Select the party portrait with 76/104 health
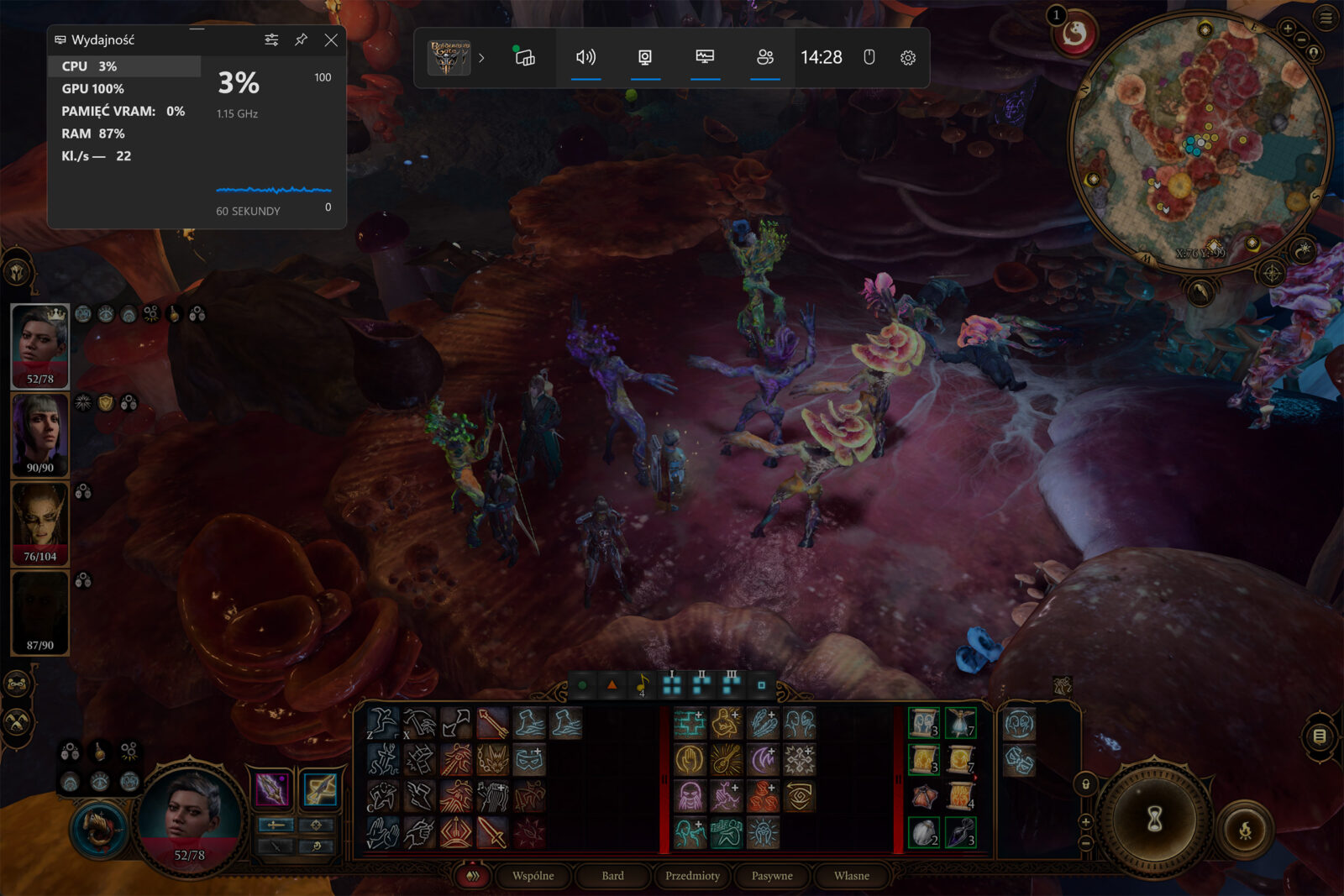The height and width of the screenshot is (896, 1344). click(x=39, y=523)
